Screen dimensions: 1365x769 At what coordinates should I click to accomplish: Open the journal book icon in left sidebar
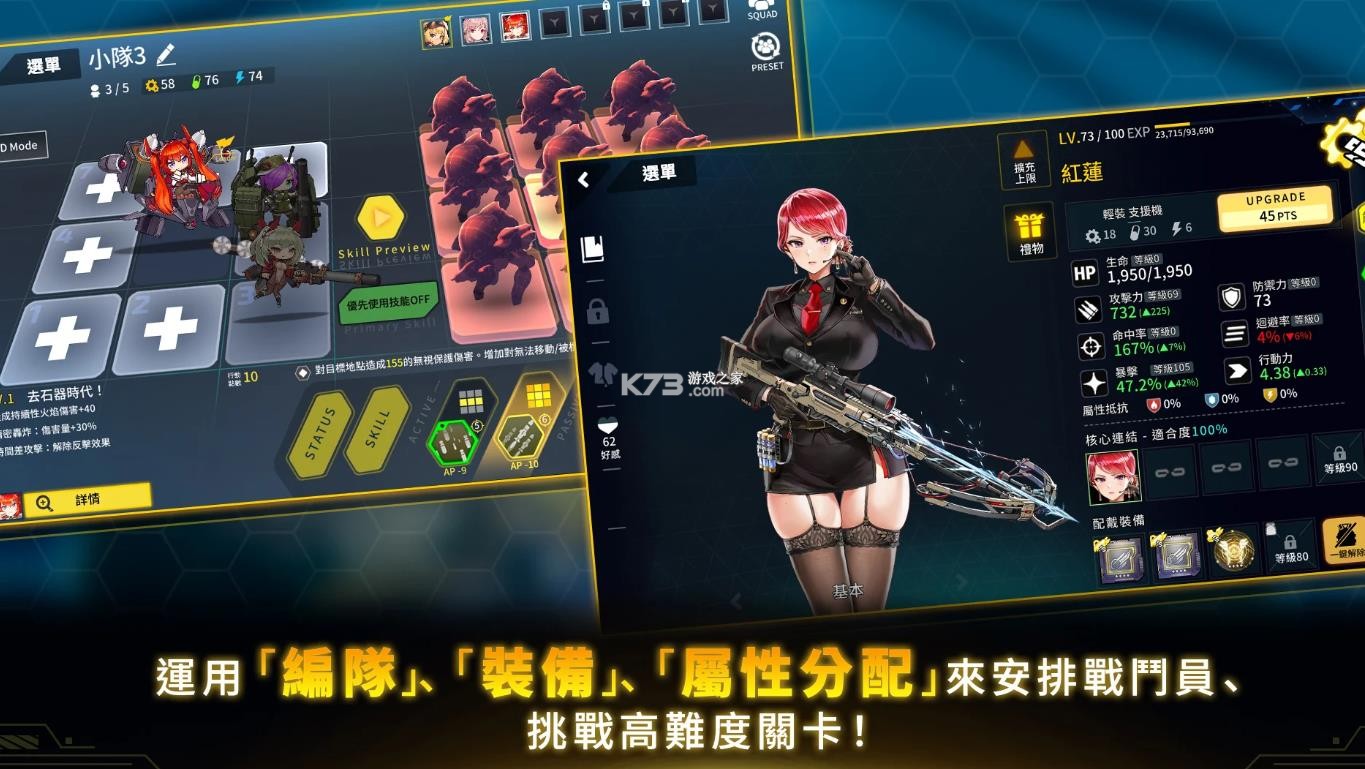(595, 248)
